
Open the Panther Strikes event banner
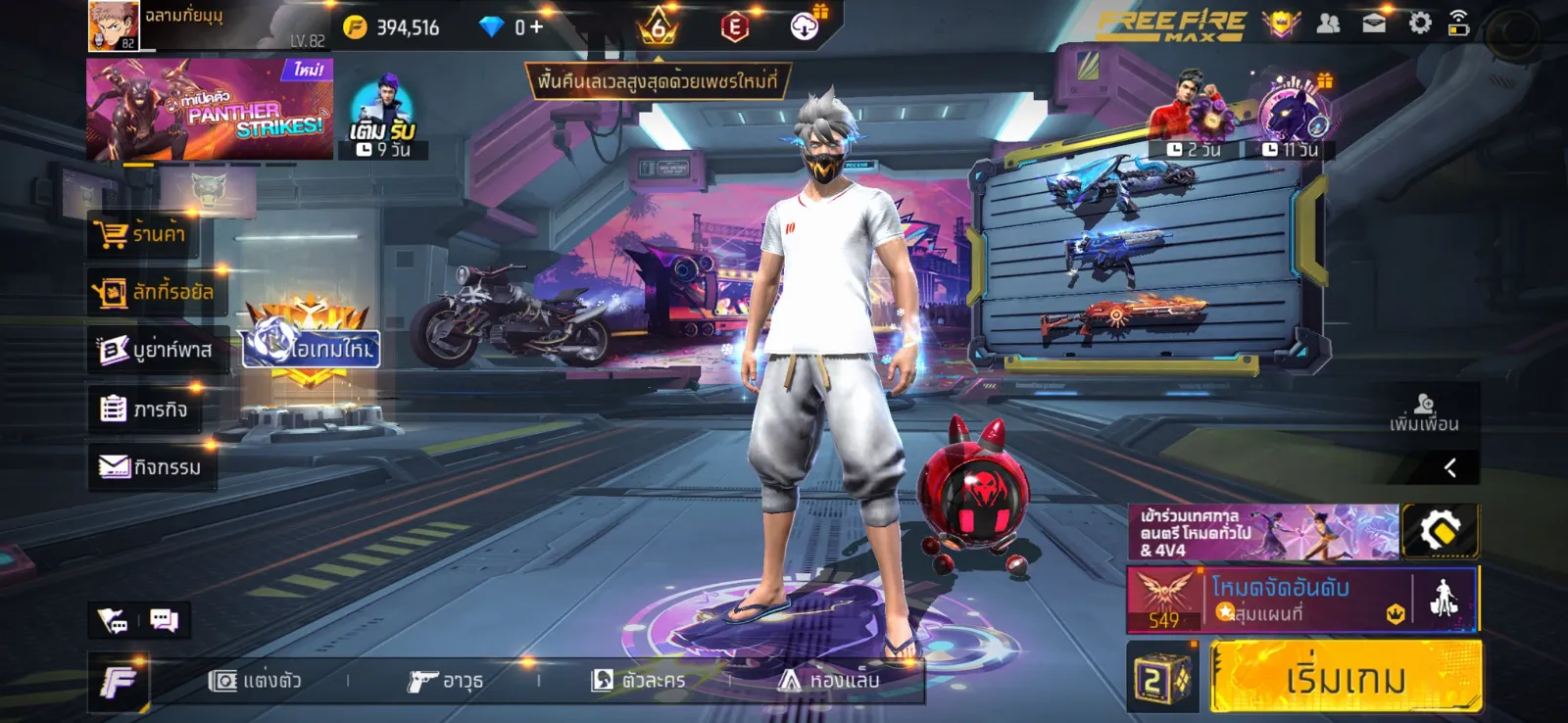[209, 110]
